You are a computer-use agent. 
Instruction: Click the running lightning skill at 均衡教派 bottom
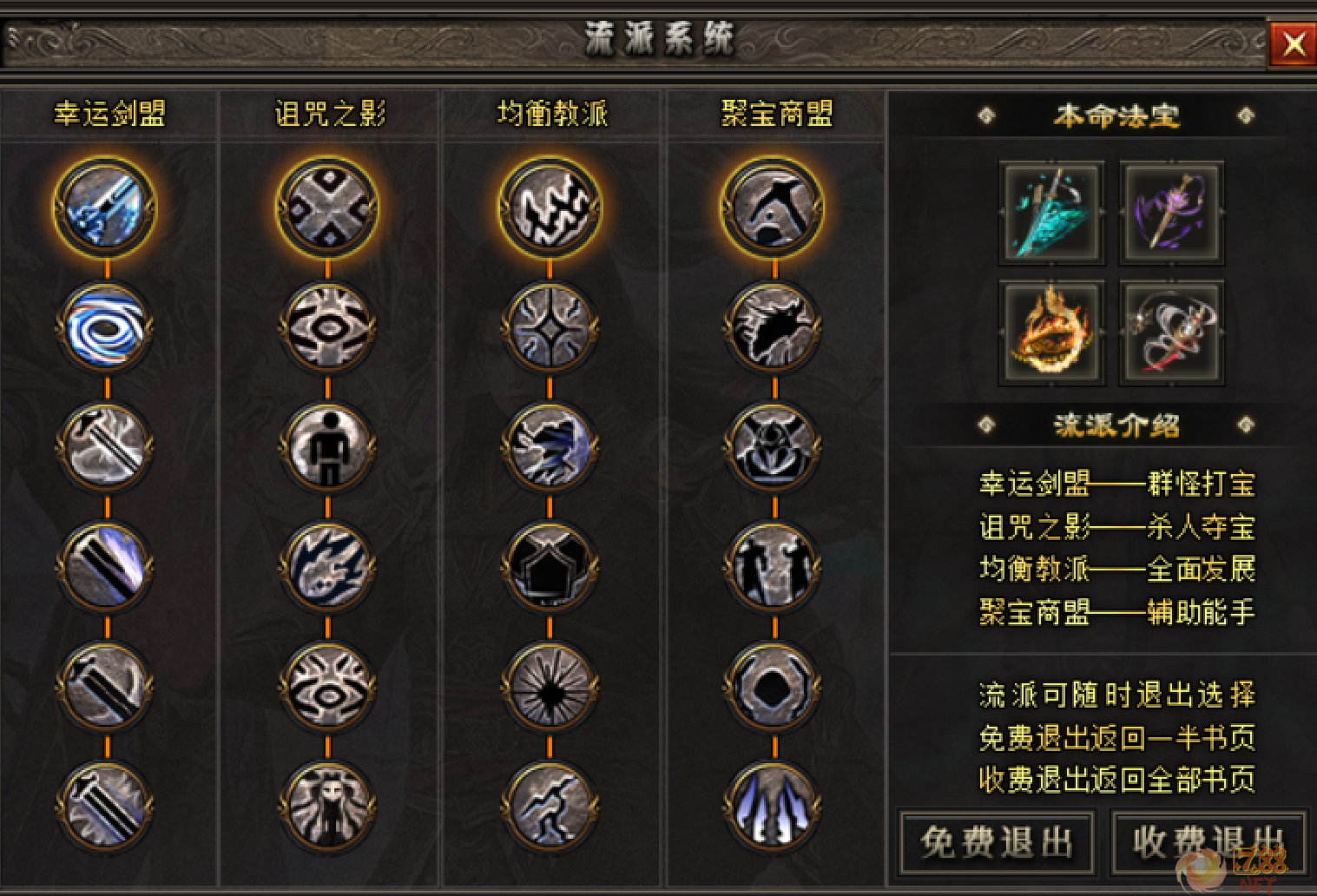tap(550, 806)
